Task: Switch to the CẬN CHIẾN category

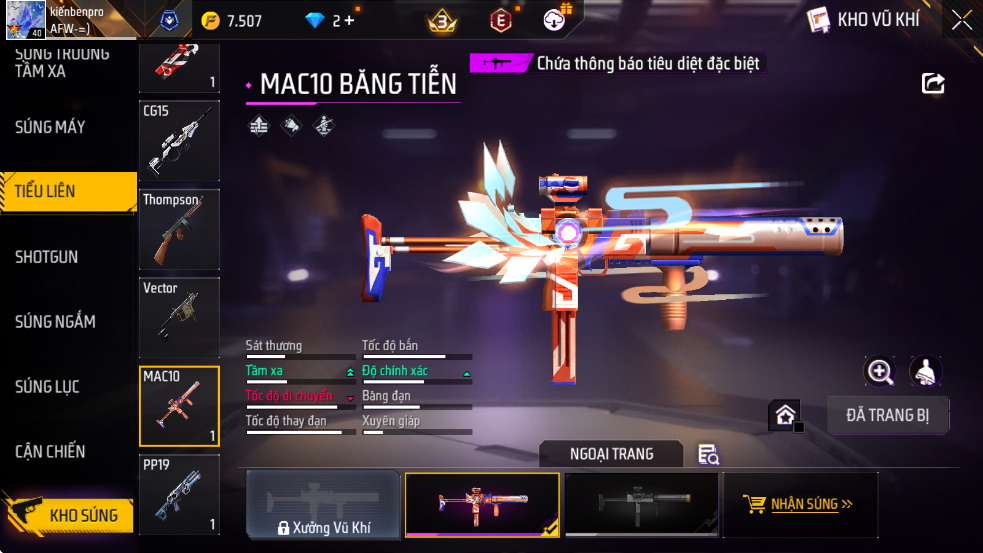Action: click(50, 452)
